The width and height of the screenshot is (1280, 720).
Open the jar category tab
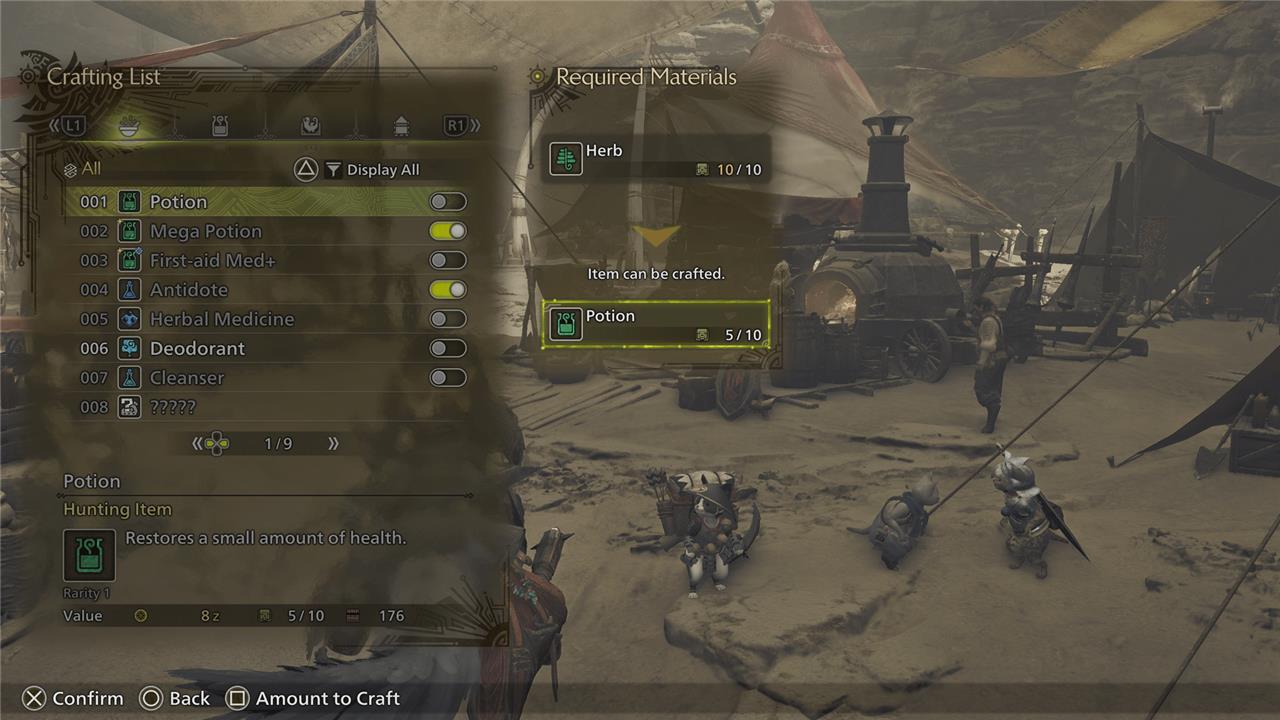click(x=220, y=126)
